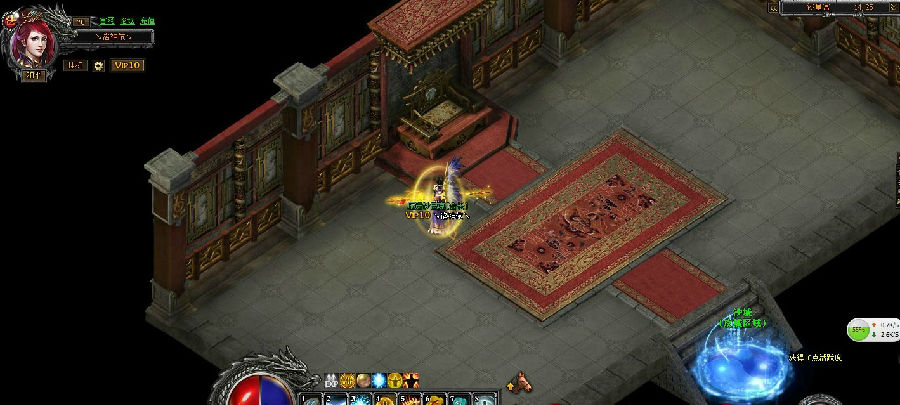Click the EXP buff icon
900x405 pixels.
coord(331,380)
